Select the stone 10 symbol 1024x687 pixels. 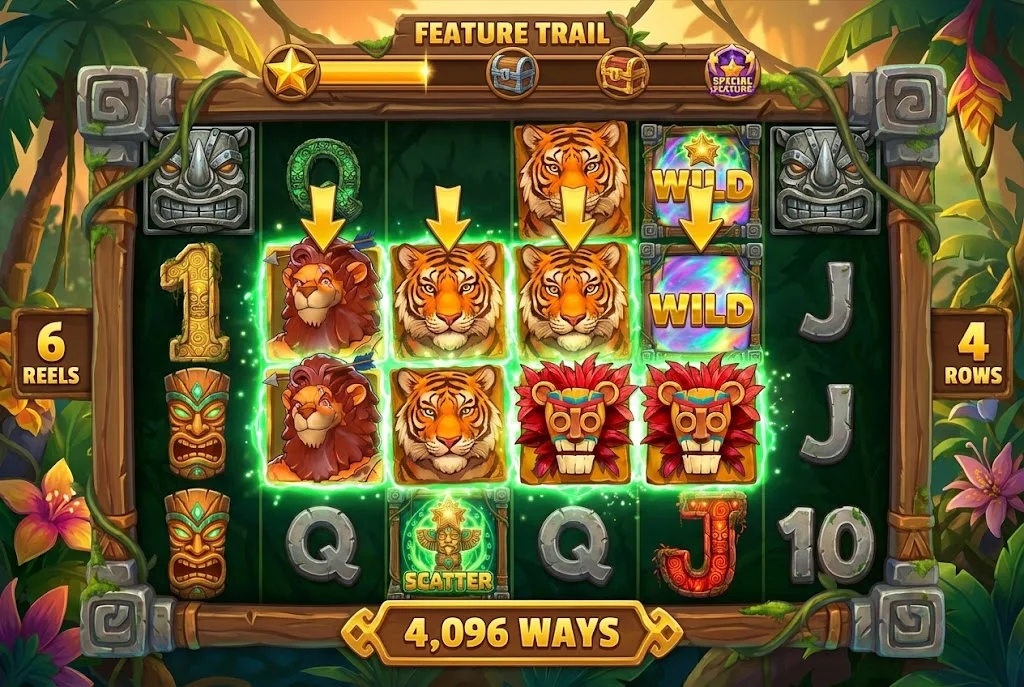(826, 545)
